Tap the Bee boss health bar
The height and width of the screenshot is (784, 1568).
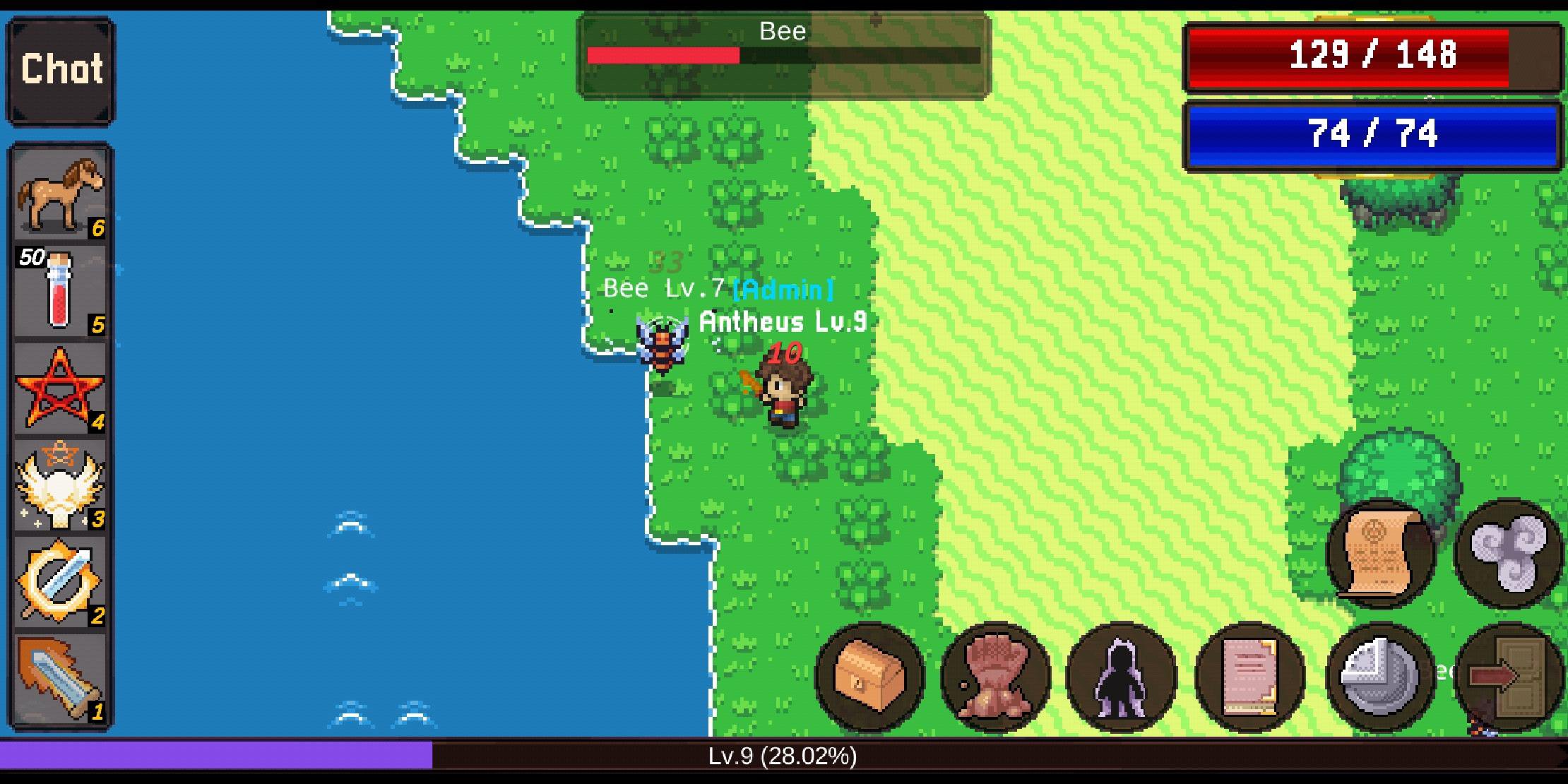[x=784, y=54]
